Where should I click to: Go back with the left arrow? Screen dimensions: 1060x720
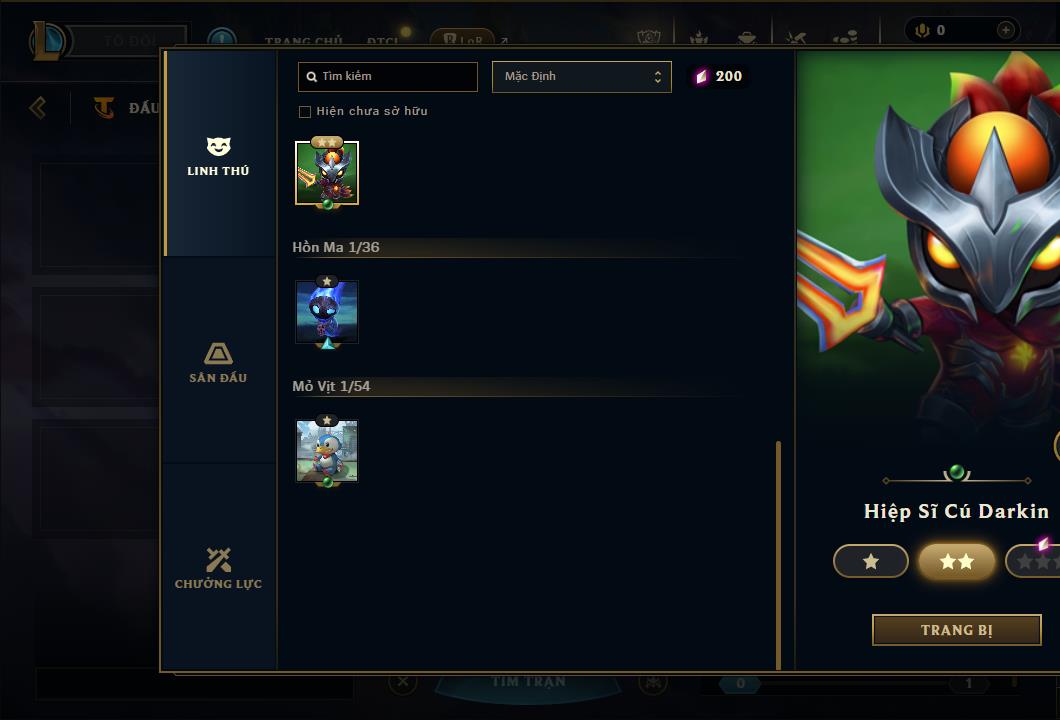tap(38, 107)
